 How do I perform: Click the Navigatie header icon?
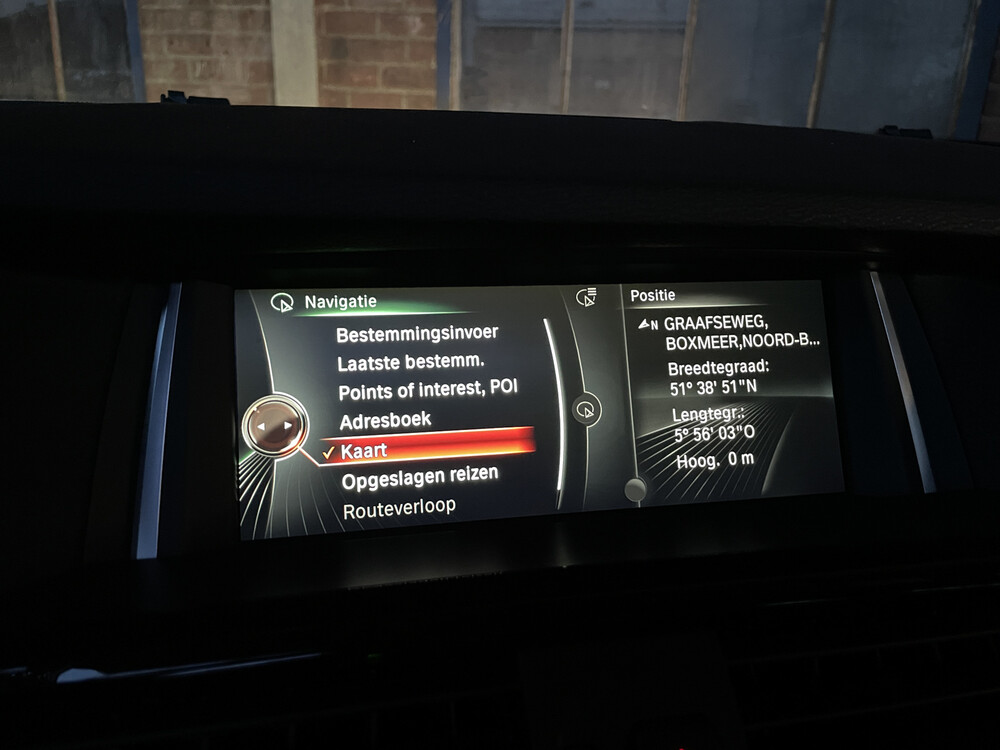coord(283,302)
